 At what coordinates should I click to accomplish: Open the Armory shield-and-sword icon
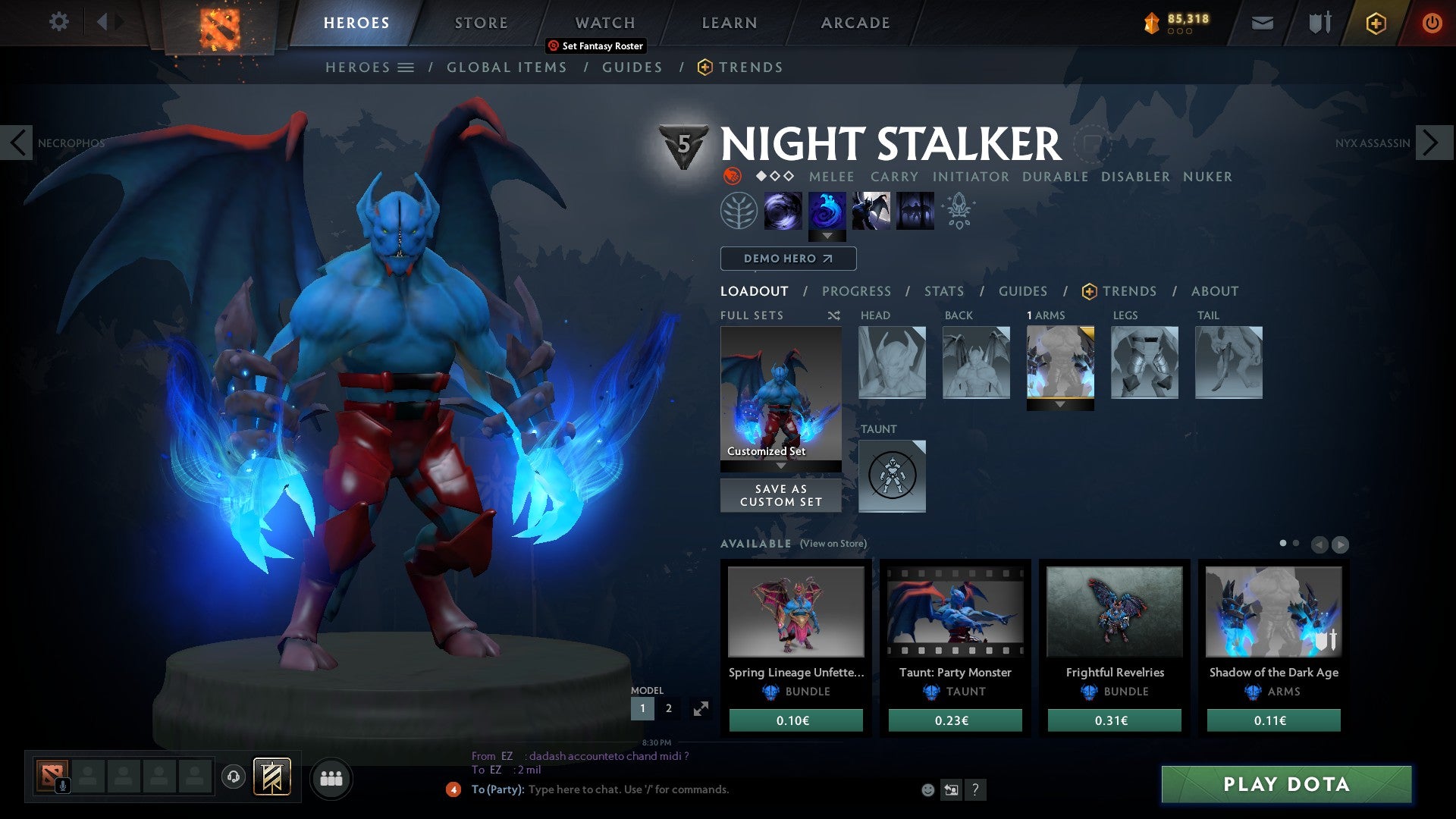[1321, 23]
